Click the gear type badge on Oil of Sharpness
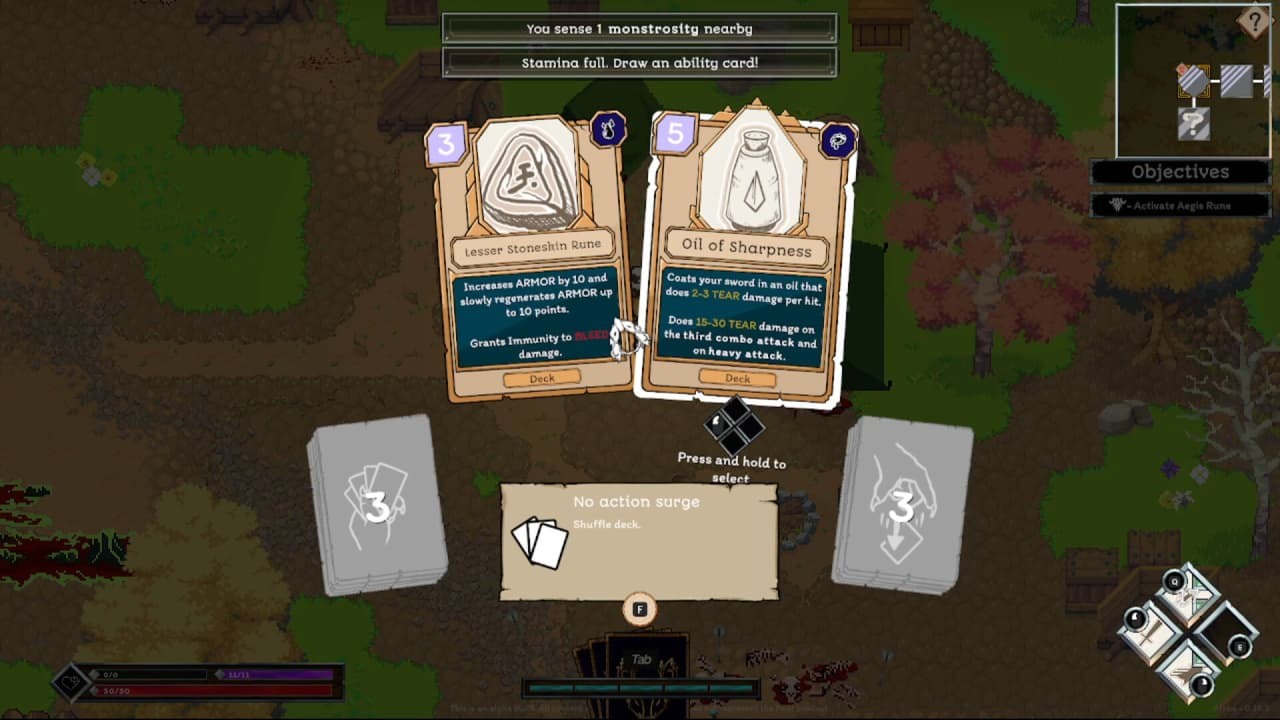Screen dimensions: 1280x720 click(838, 142)
